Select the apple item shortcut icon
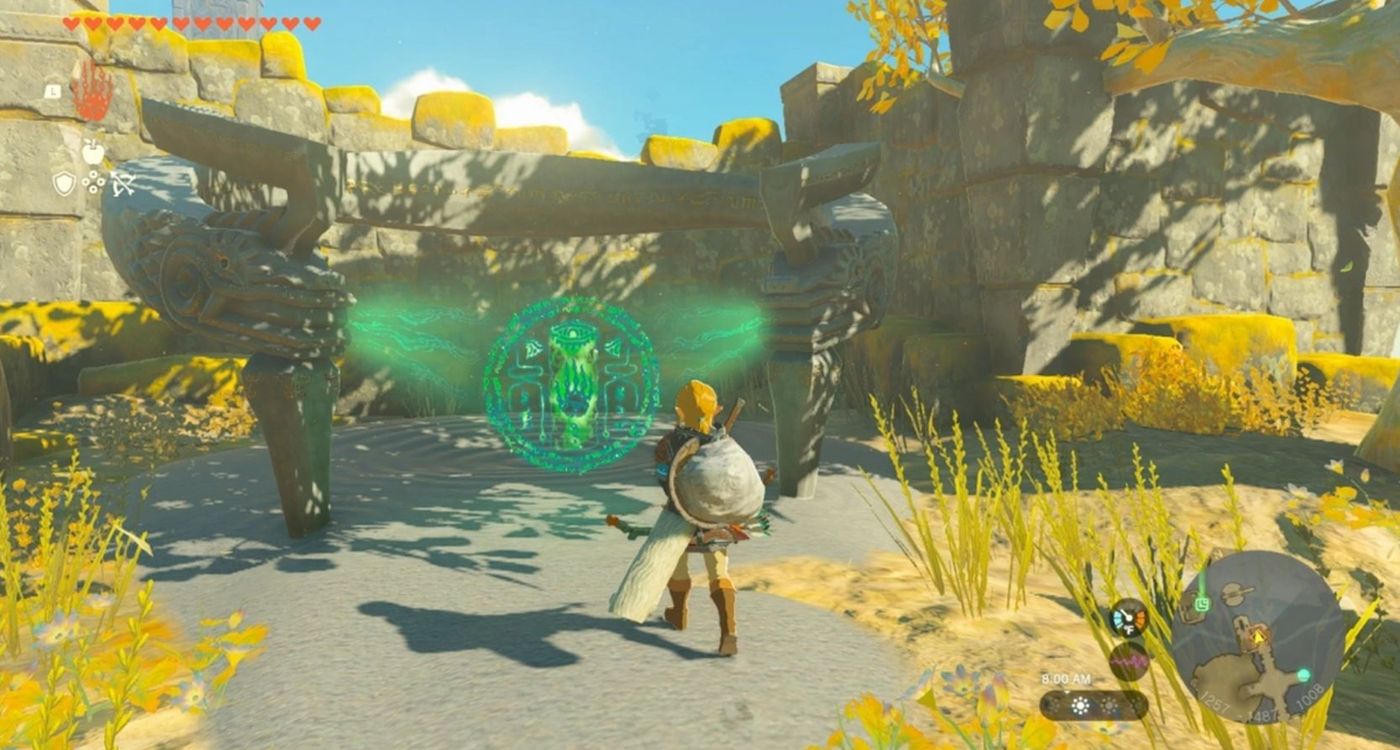Screen dimensions: 1400x750 click(92, 152)
